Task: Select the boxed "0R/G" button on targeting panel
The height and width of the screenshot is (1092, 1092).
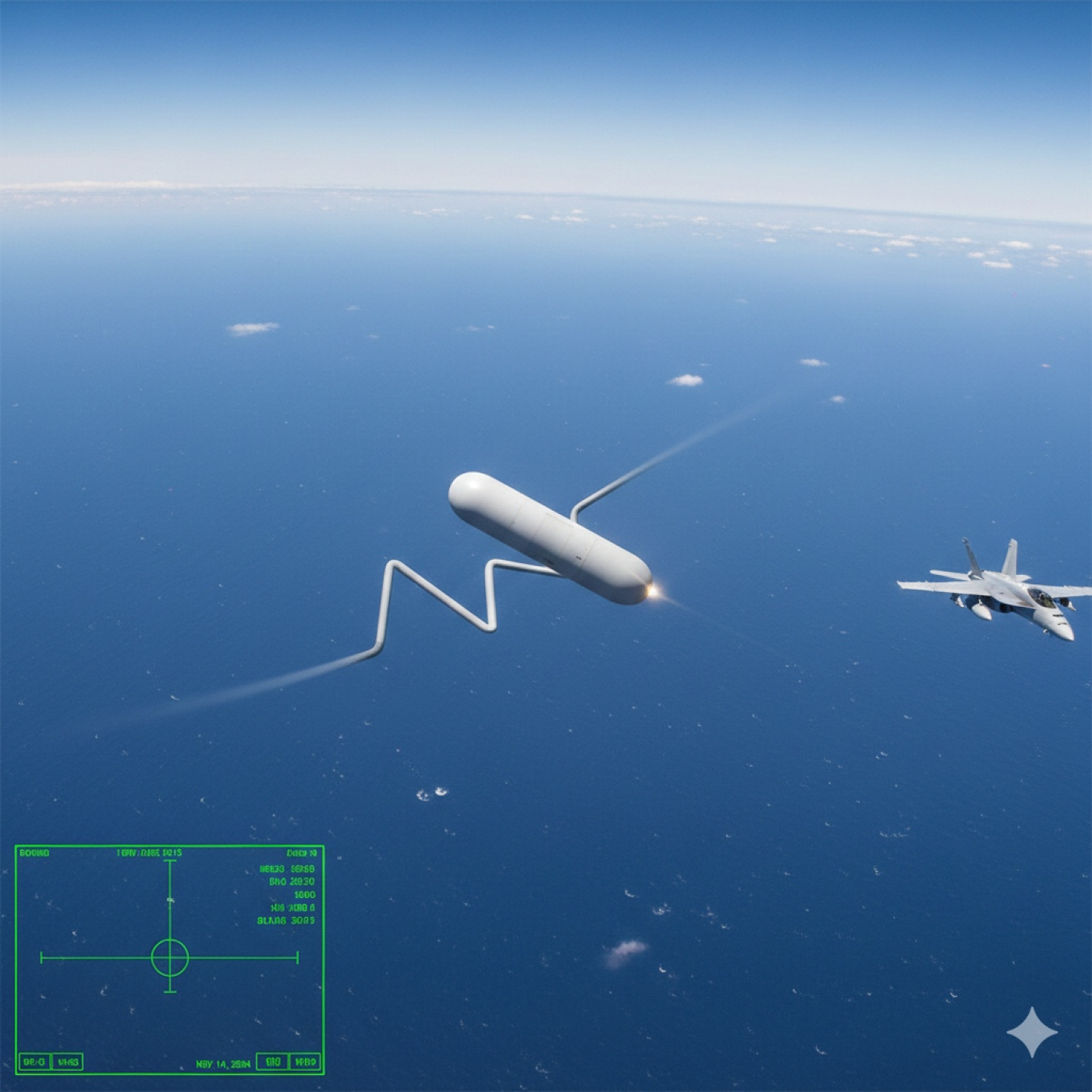Action: (x=34, y=1062)
